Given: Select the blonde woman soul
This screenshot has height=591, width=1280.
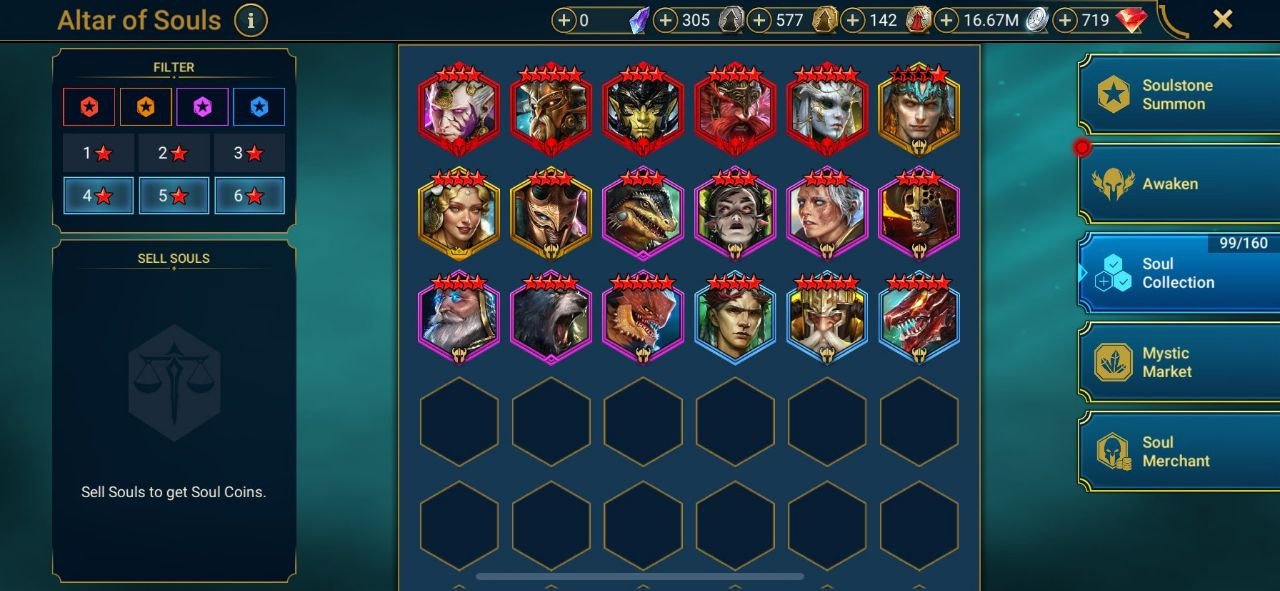Looking at the screenshot, I should click(458, 215).
